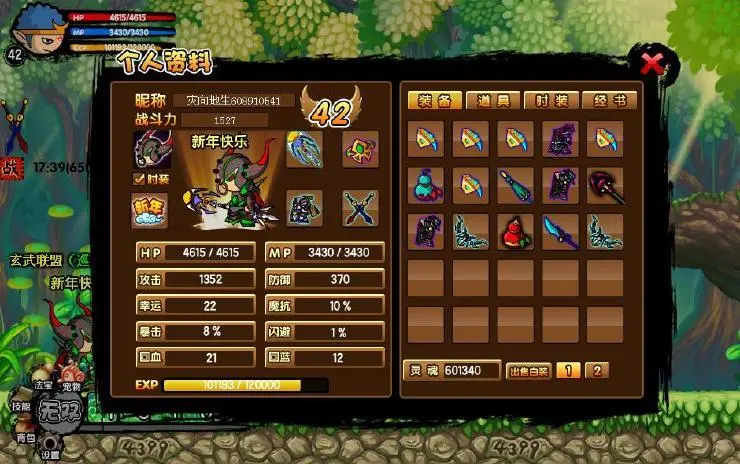Close the 个人资料 profile window
Viewport: 740px width, 464px height.
[652, 65]
